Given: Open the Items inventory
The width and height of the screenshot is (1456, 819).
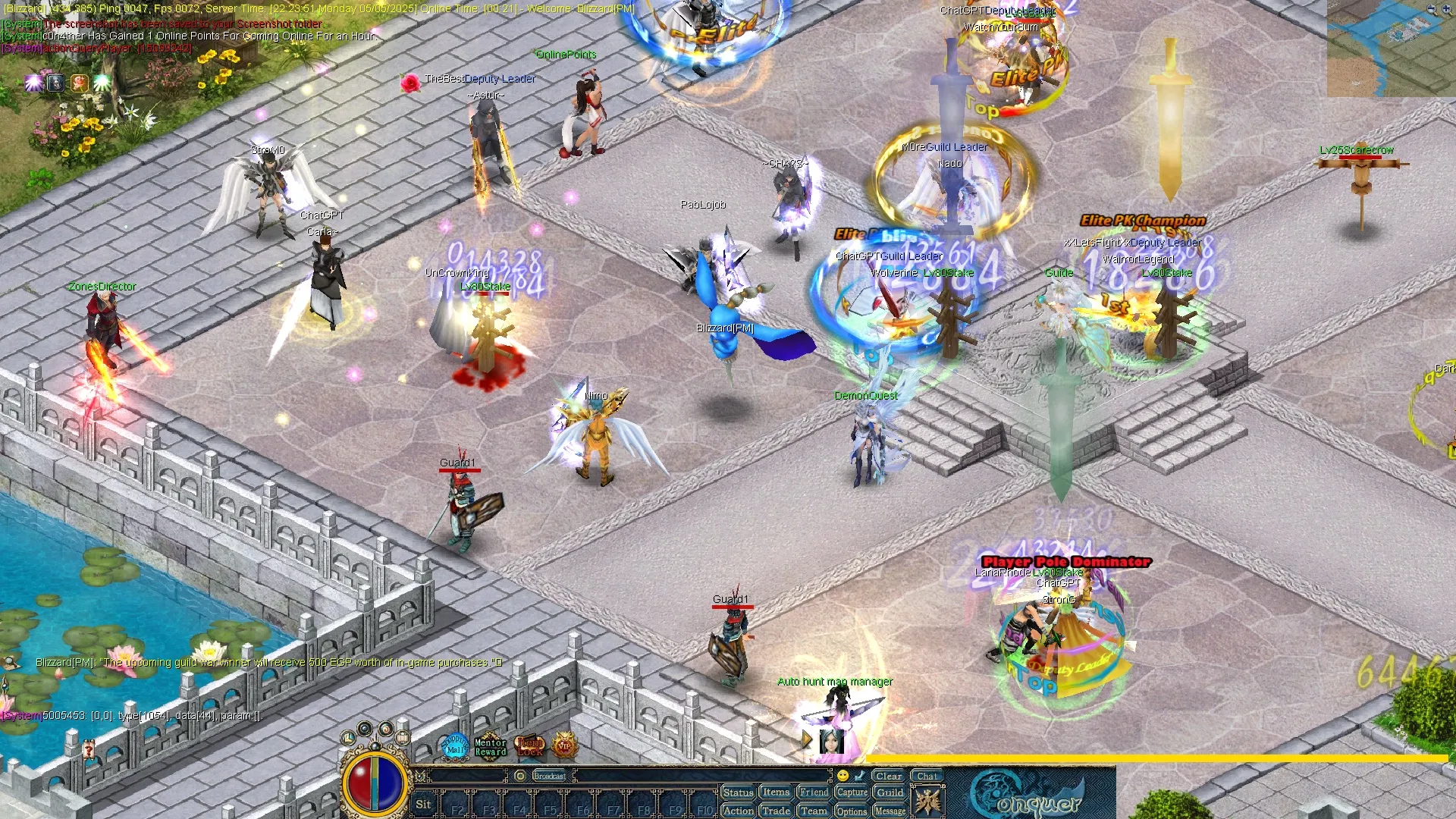Looking at the screenshot, I should pos(776,792).
